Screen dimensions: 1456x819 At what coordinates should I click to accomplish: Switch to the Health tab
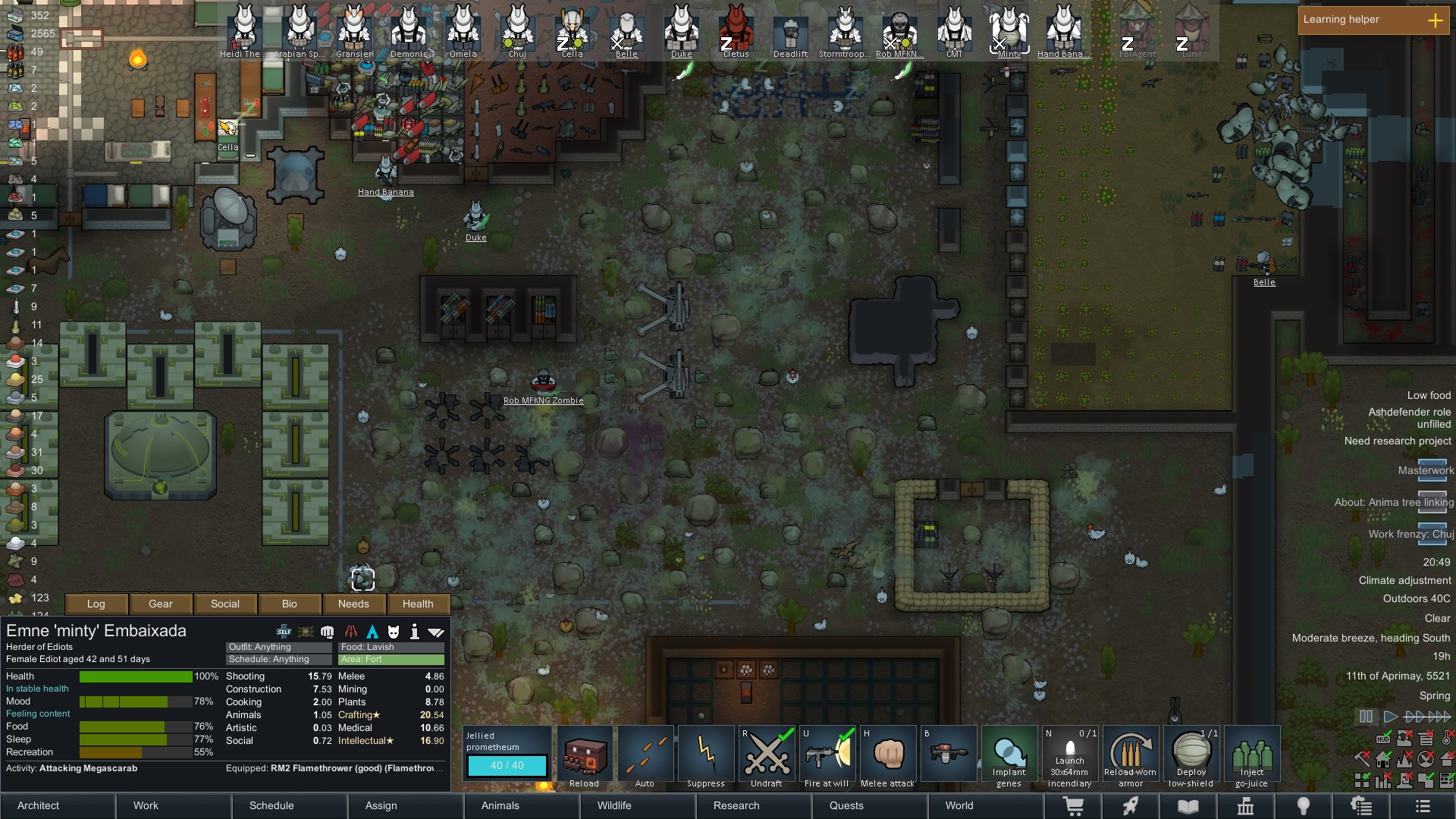(418, 604)
